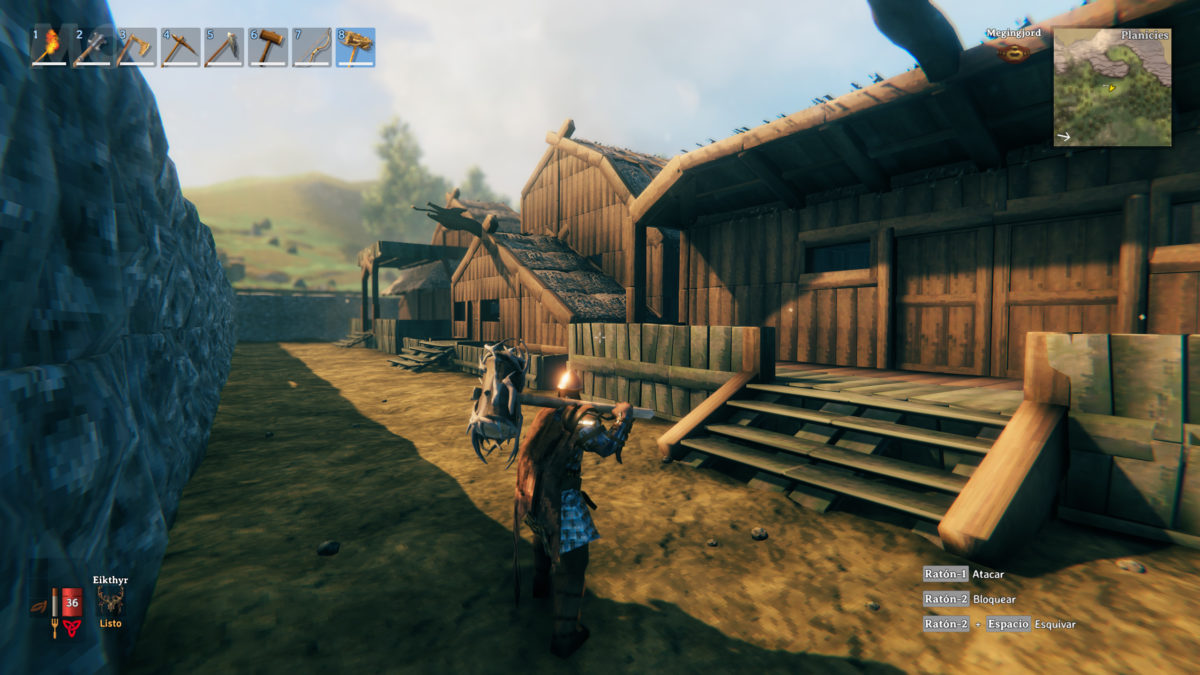Activate the Eikthyr forsaken power icon
Screen dimensions: 1200x675
tap(110, 600)
